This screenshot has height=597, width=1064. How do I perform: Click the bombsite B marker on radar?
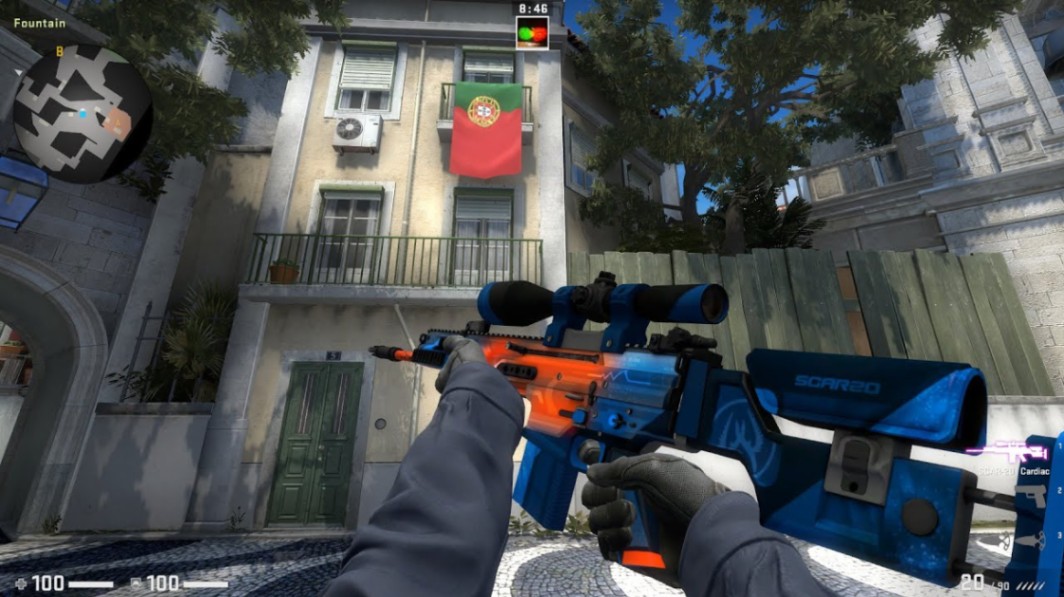[60, 51]
